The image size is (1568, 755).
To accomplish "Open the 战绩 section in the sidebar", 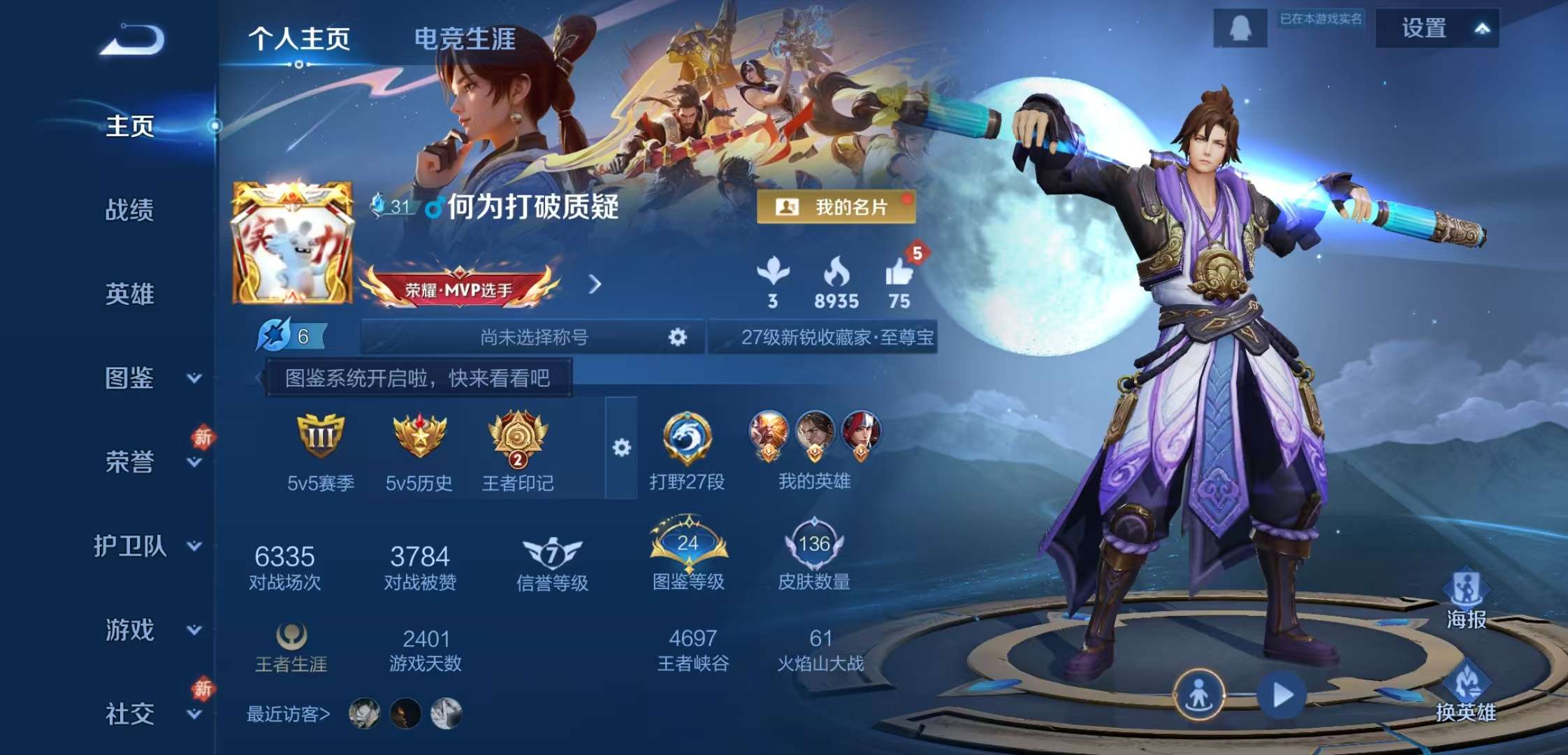I will [x=130, y=211].
